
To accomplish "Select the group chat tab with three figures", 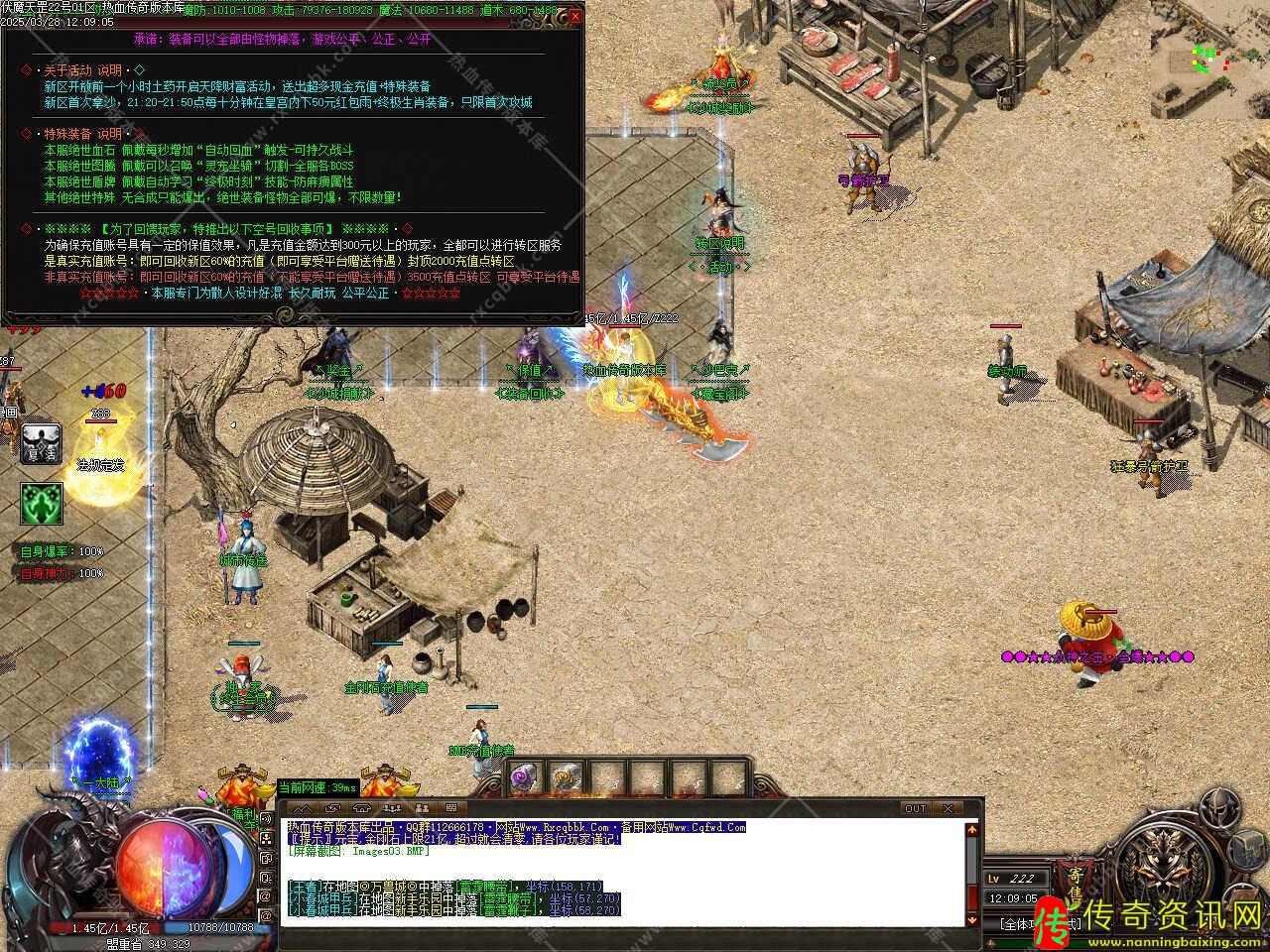I will [x=391, y=808].
